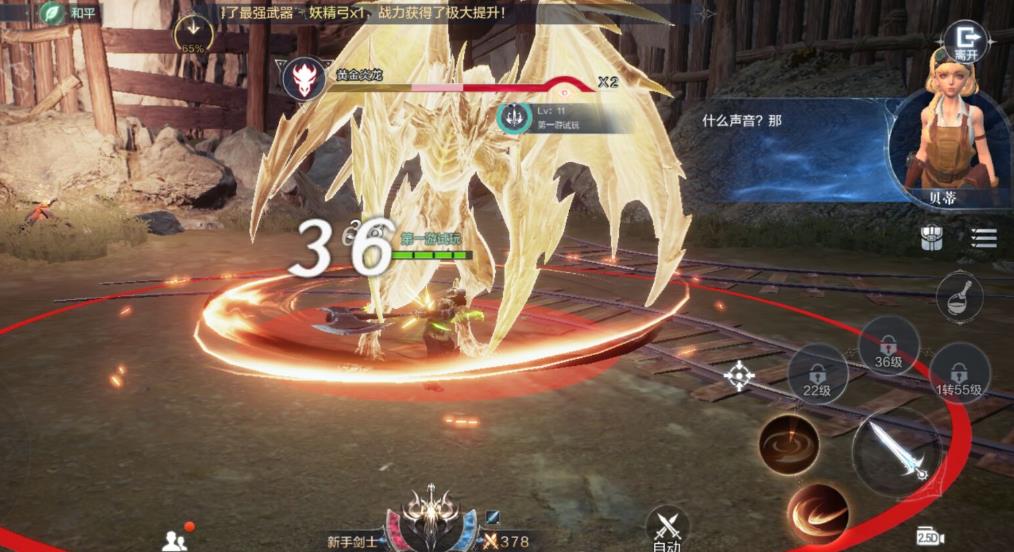Tap the locked 22级 skill slot

pyautogui.click(x=818, y=375)
